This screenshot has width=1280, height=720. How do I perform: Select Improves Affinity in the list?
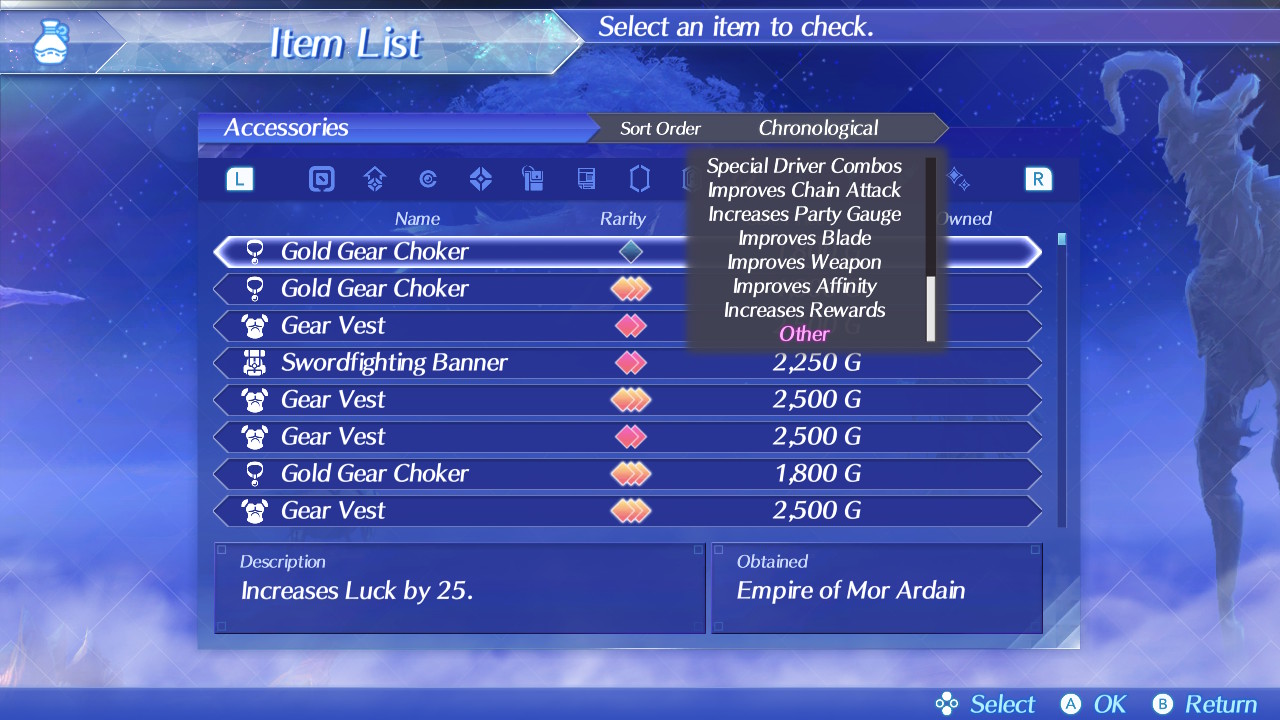[x=804, y=286]
